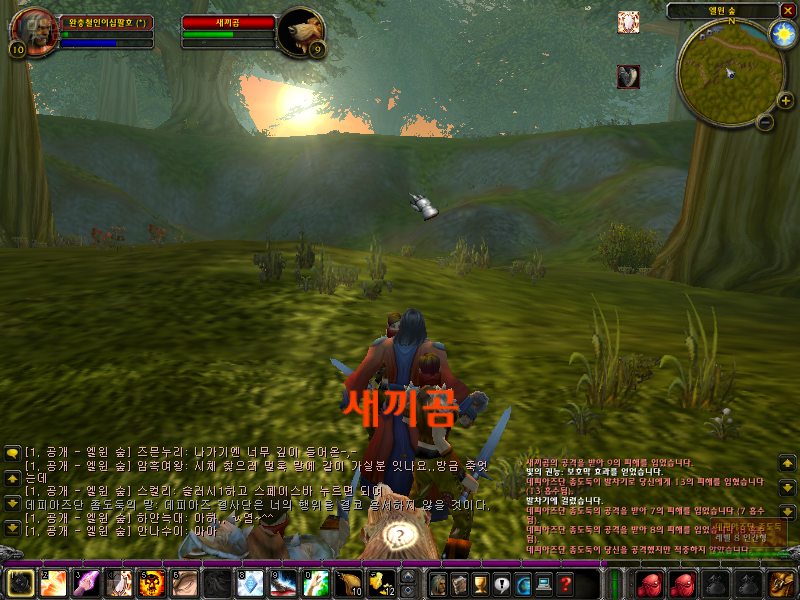
Task: Select the white glowing buff icon
Action: pyautogui.click(x=628, y=22)
